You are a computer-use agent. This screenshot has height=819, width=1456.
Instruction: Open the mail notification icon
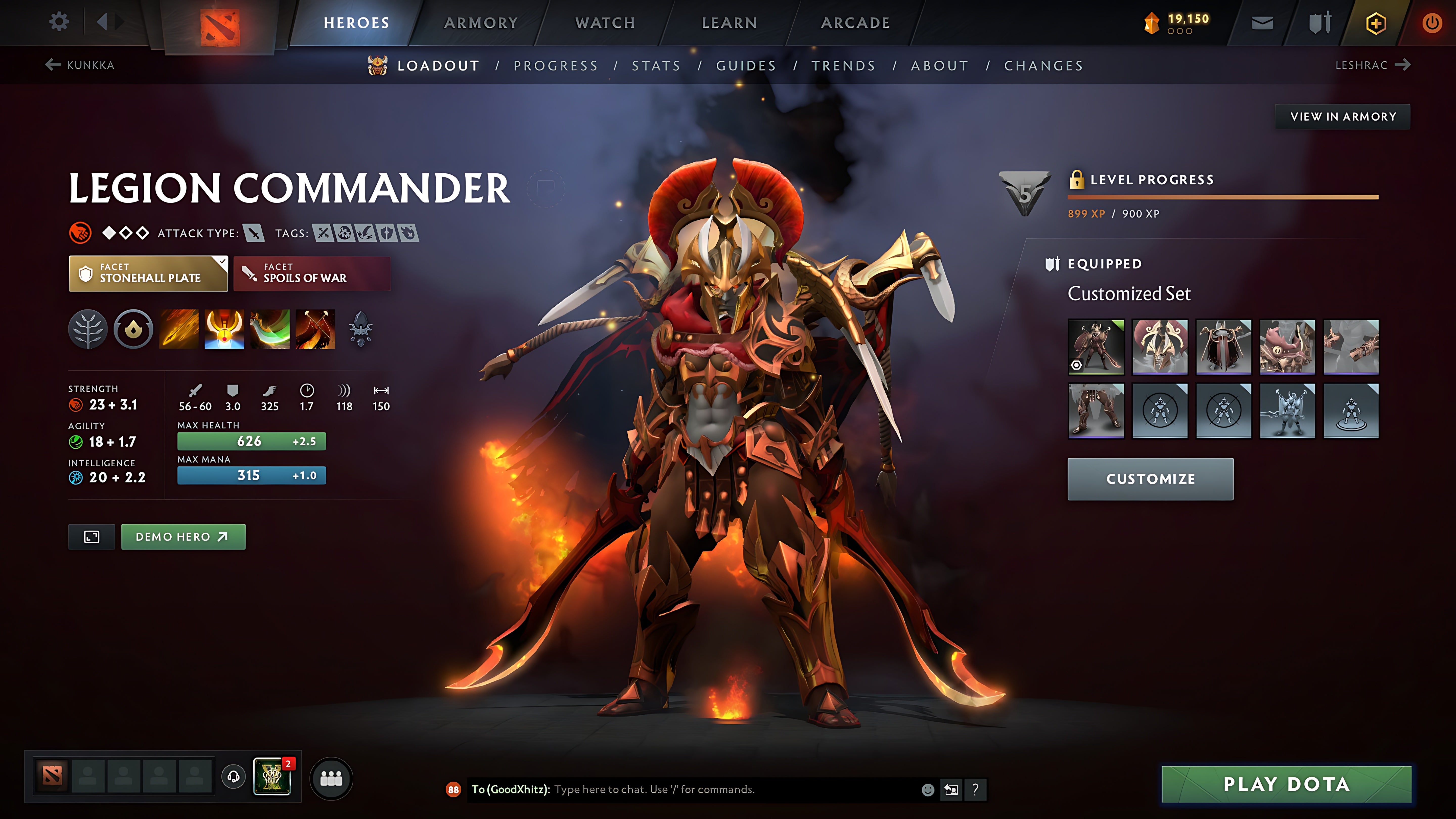point(1262,22)
